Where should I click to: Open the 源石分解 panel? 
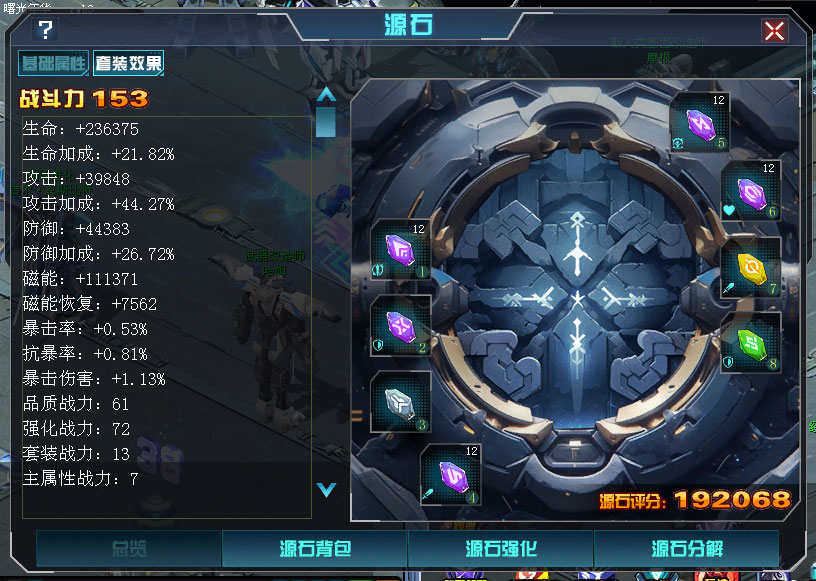686,549
